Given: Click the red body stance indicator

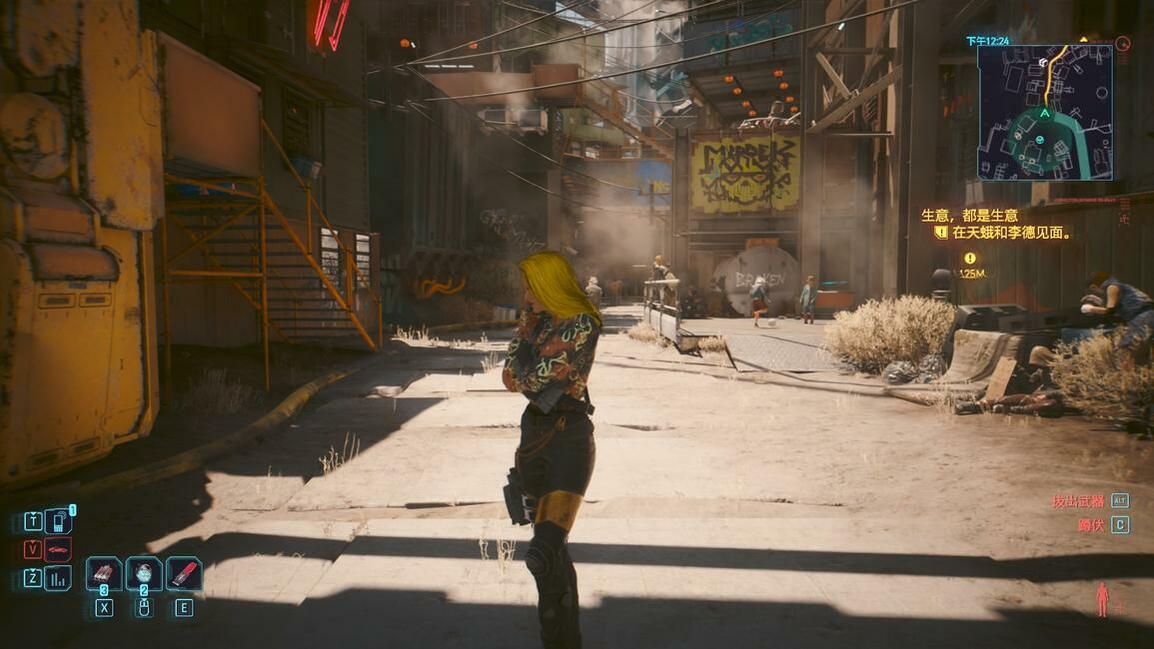Looking at the screenshot, I should click(x=1102, y=599).
